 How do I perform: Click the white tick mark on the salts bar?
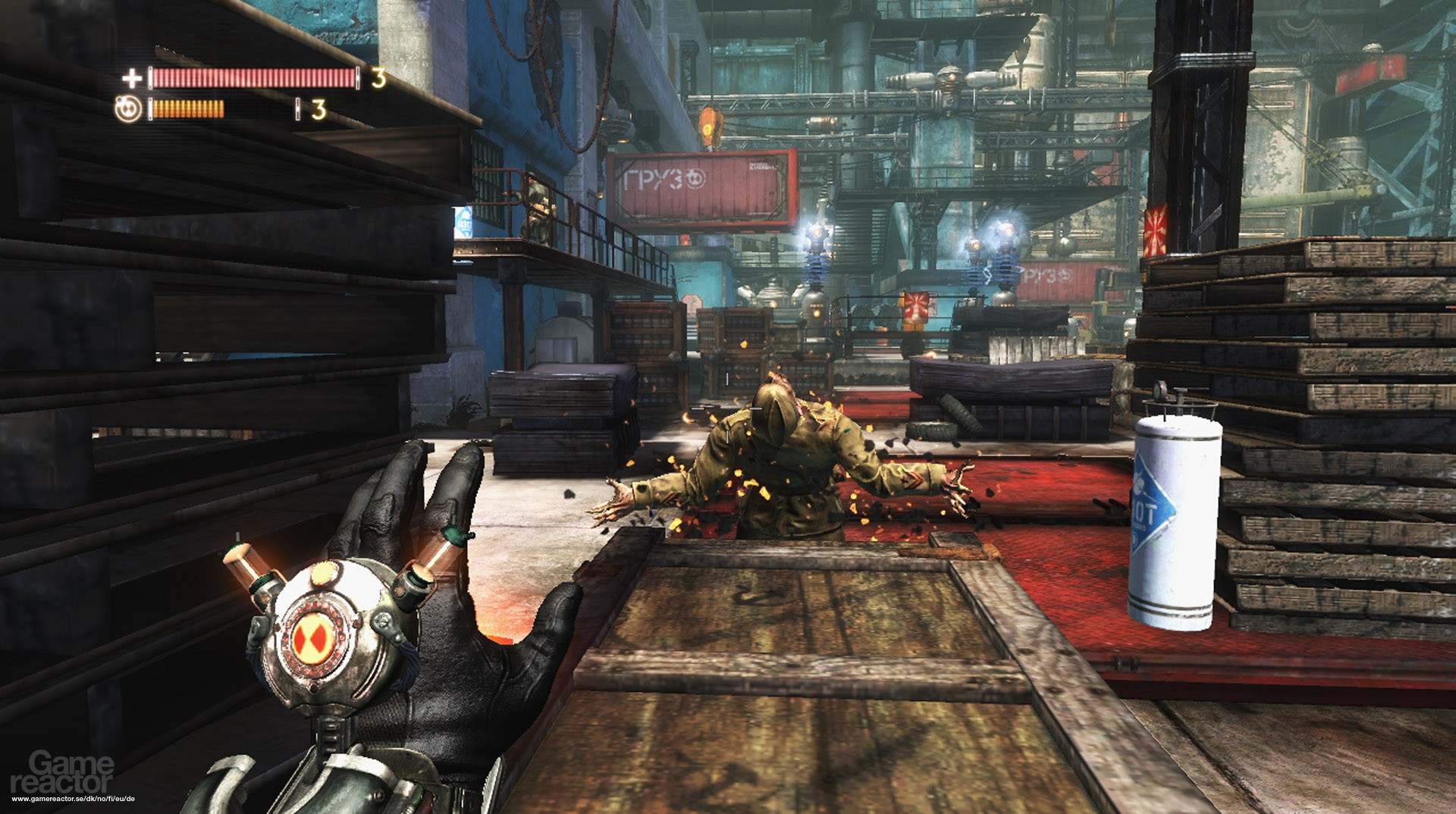(x=298, y=111)
